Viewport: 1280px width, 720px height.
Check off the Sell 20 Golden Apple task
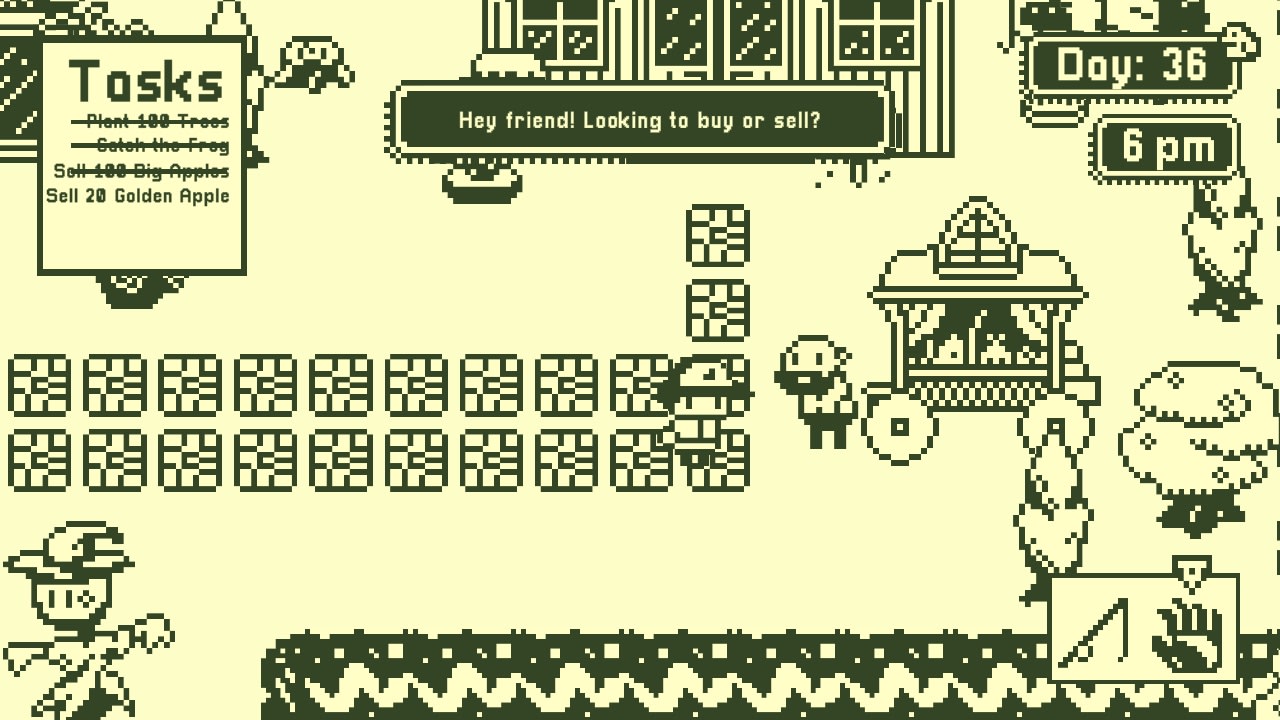(135, 196)
